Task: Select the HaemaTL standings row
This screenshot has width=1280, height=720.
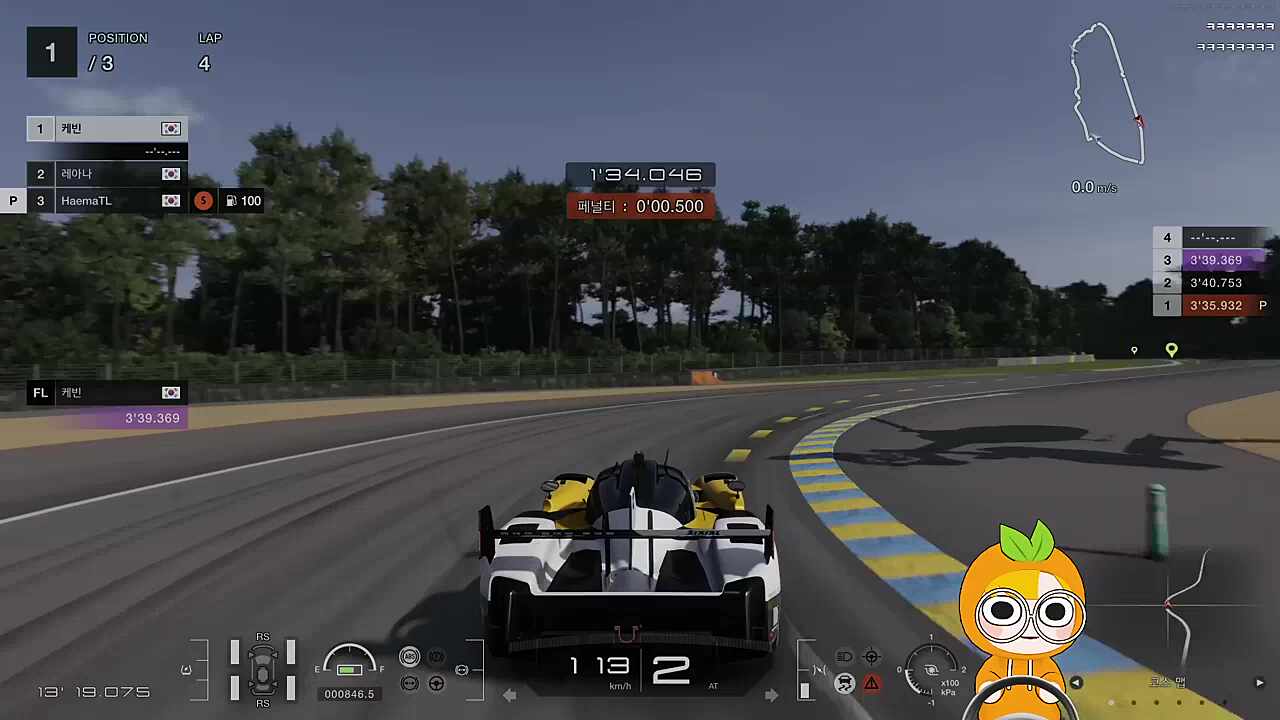Action: (106, 201)
